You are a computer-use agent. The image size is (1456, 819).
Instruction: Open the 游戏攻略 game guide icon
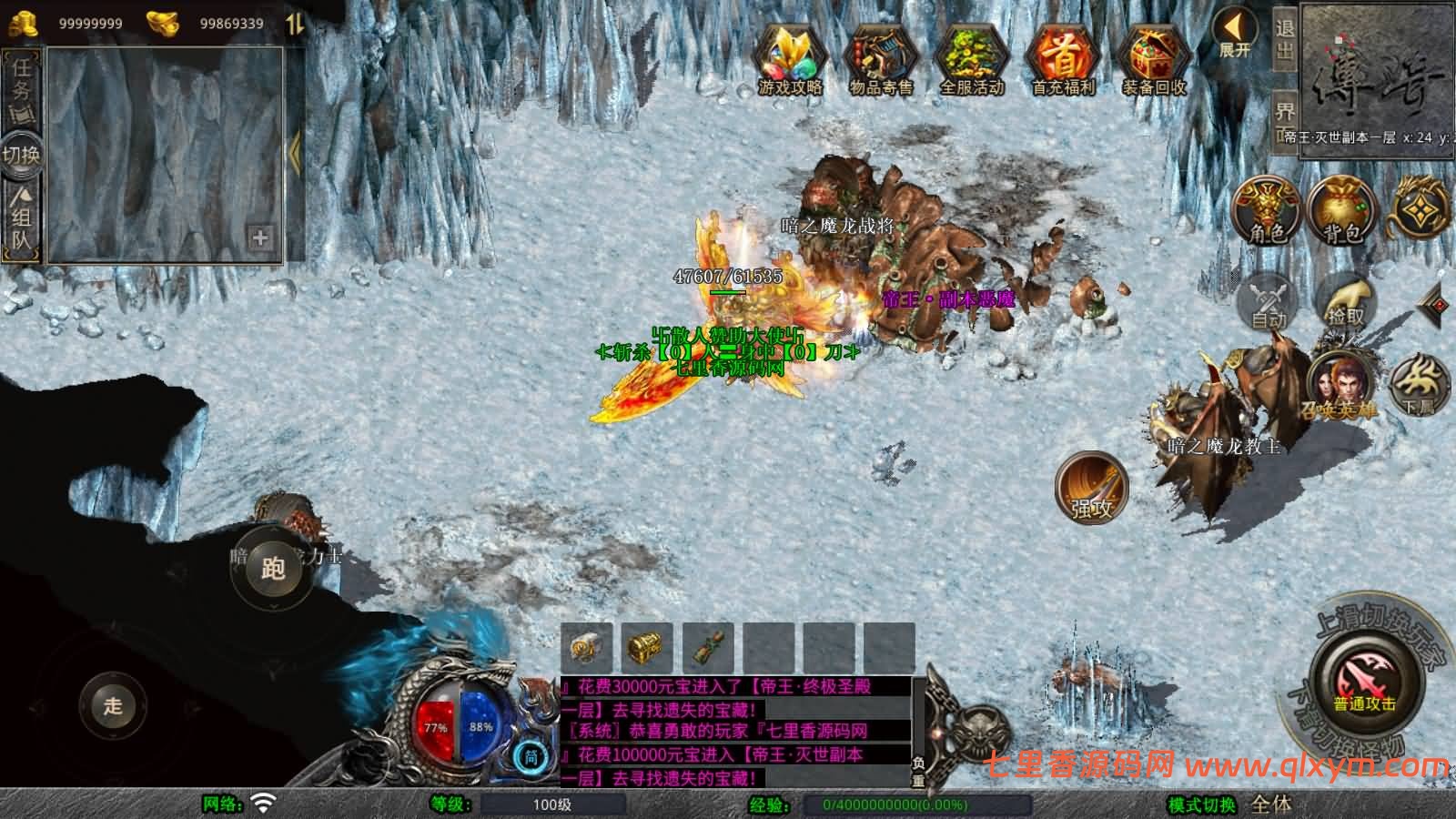click(790, 60)
